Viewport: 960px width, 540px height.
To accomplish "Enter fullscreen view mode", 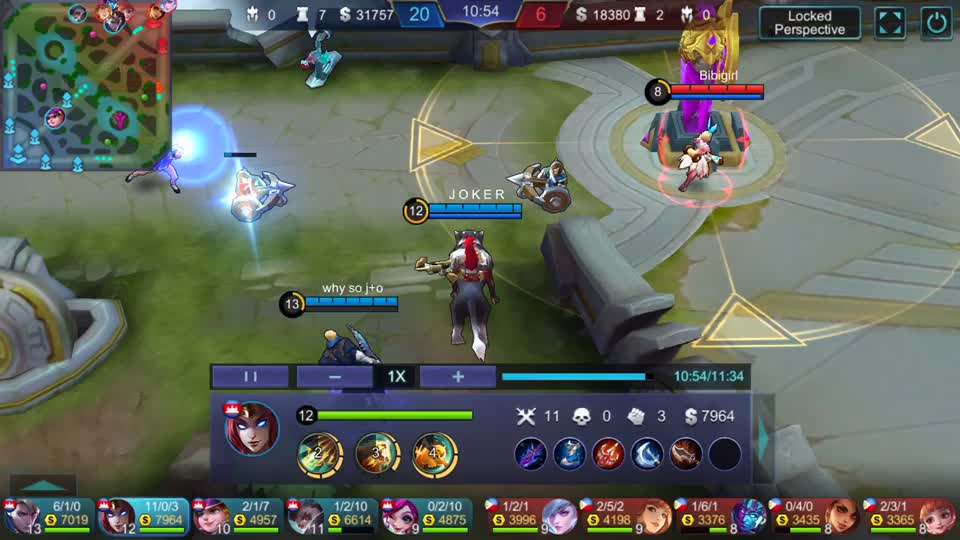I will pyautogui.click(x=890, y=23).
